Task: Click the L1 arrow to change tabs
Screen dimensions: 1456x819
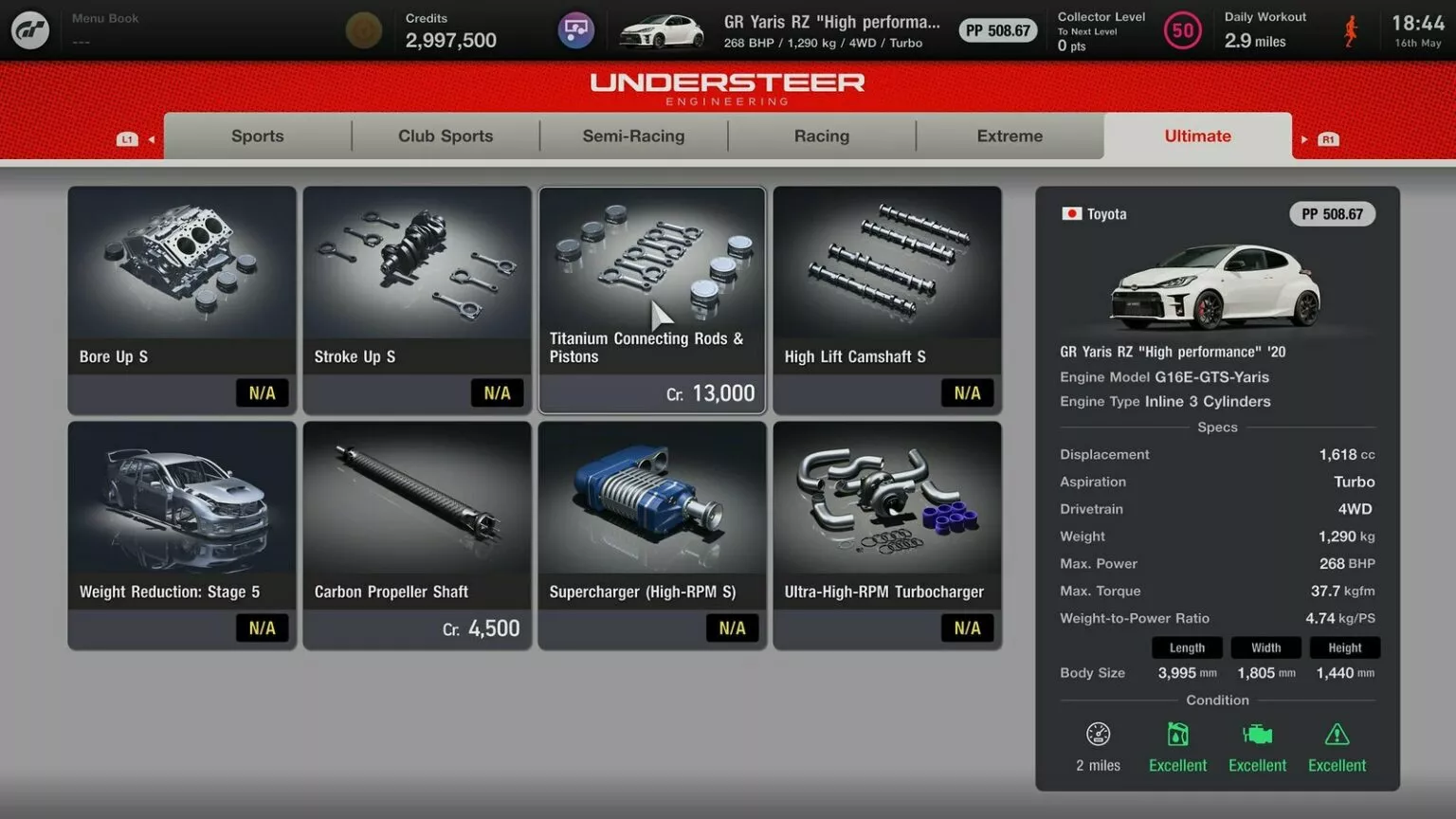Action: coord(127,137)
